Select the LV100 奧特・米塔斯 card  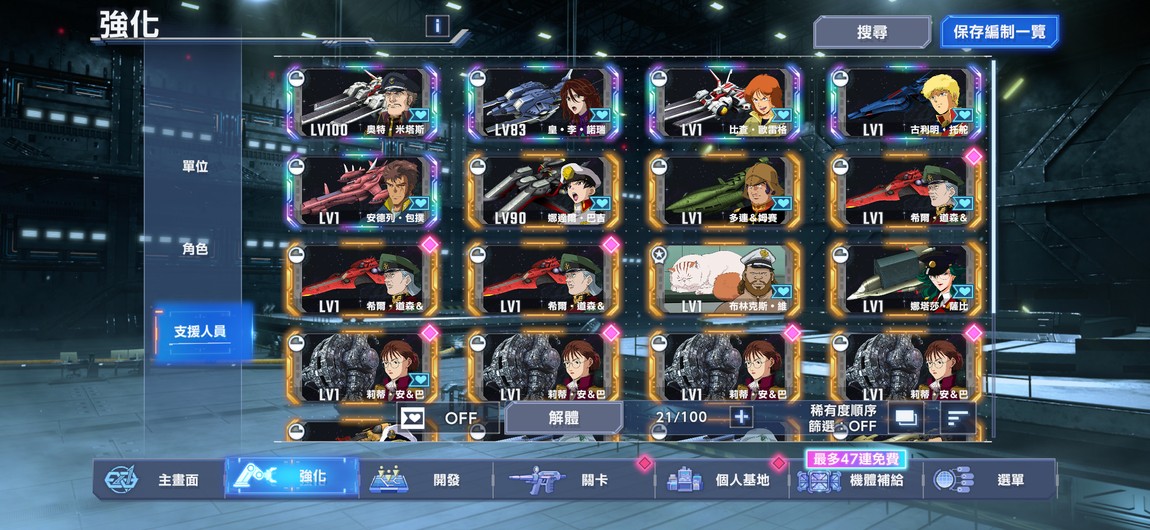pyautogui.click(x=362, y=104)
